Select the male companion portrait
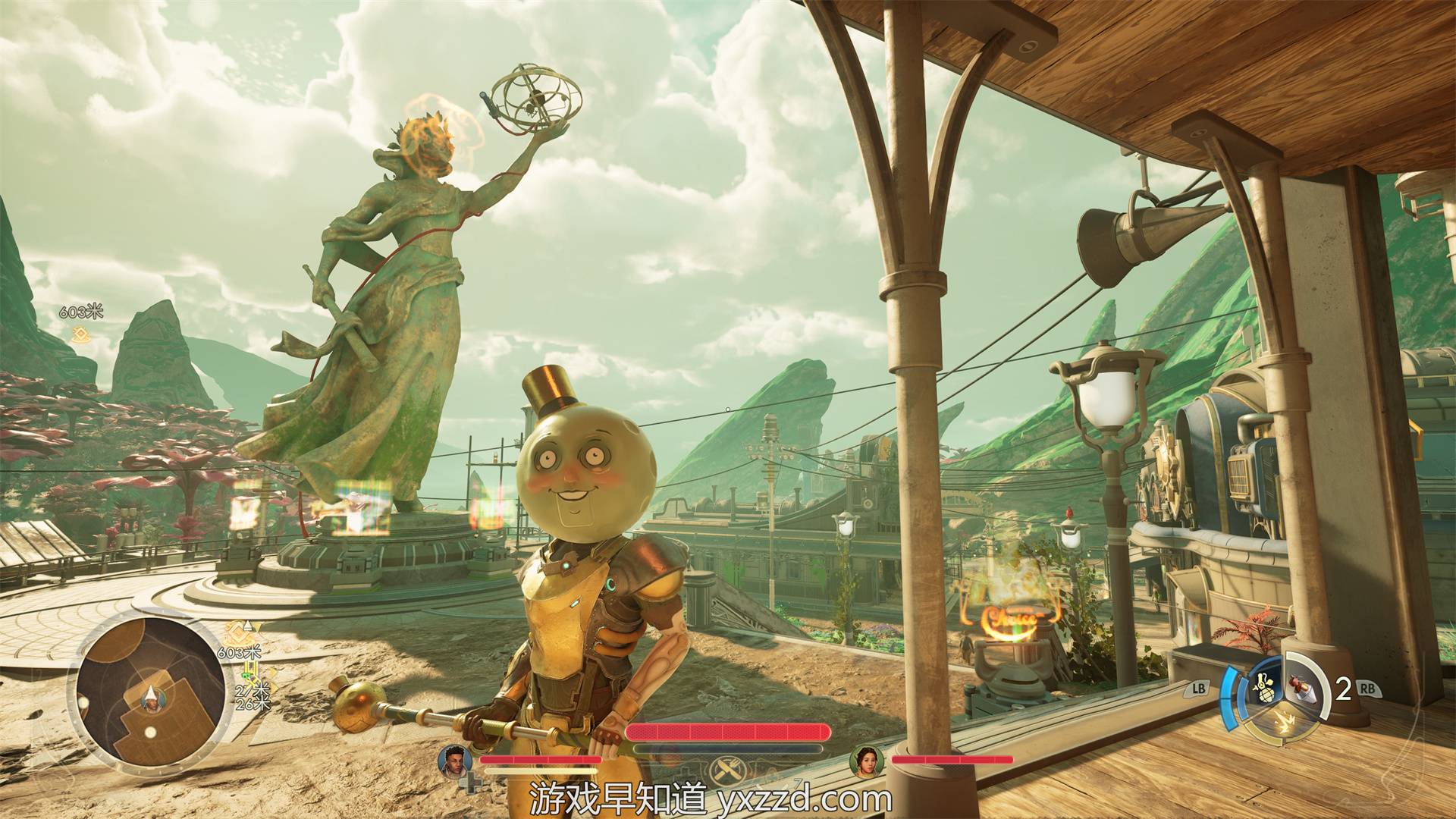The image size is (1456, 819). 455,761
